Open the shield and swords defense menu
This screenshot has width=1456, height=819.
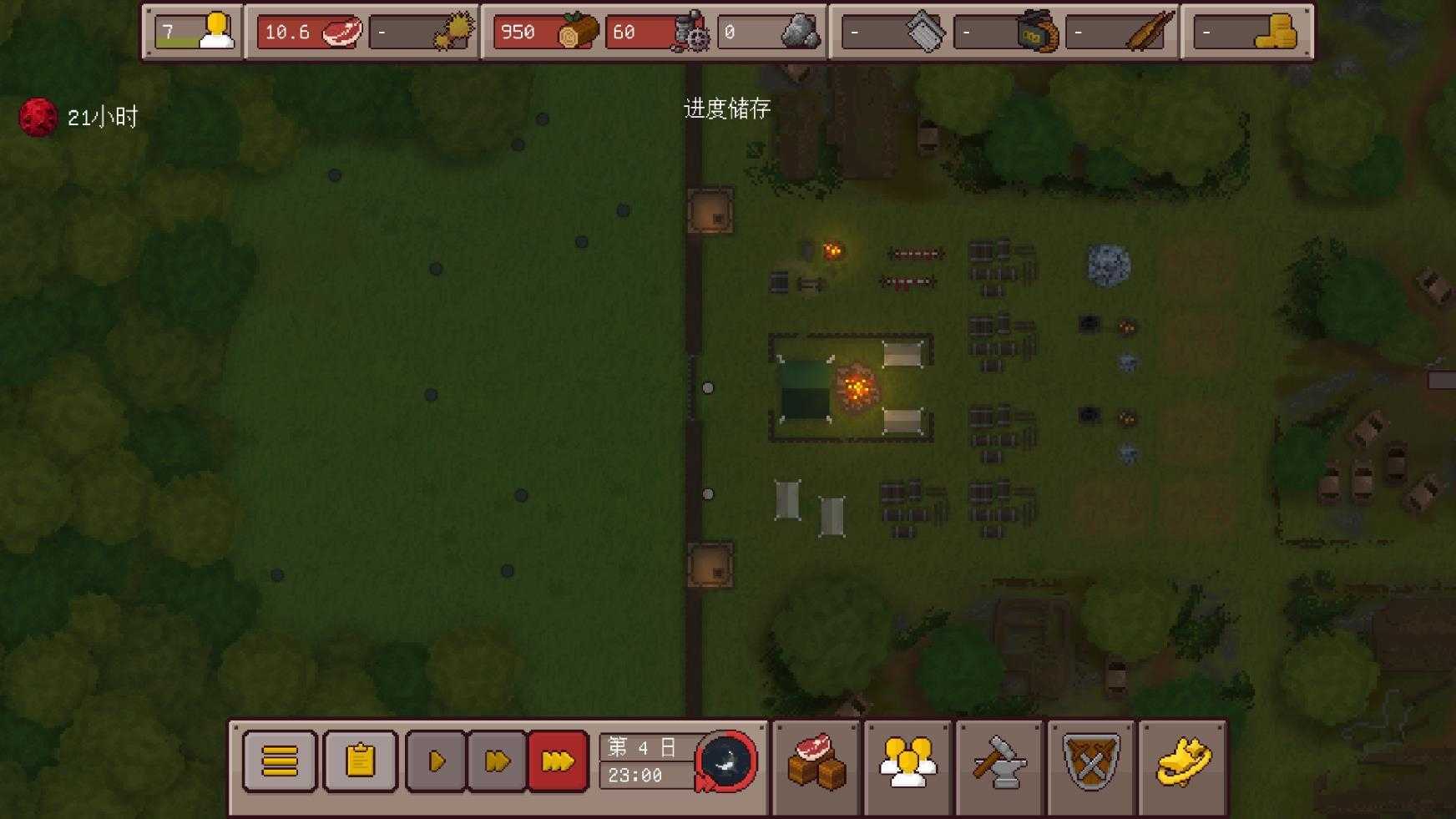point(1091,762)
